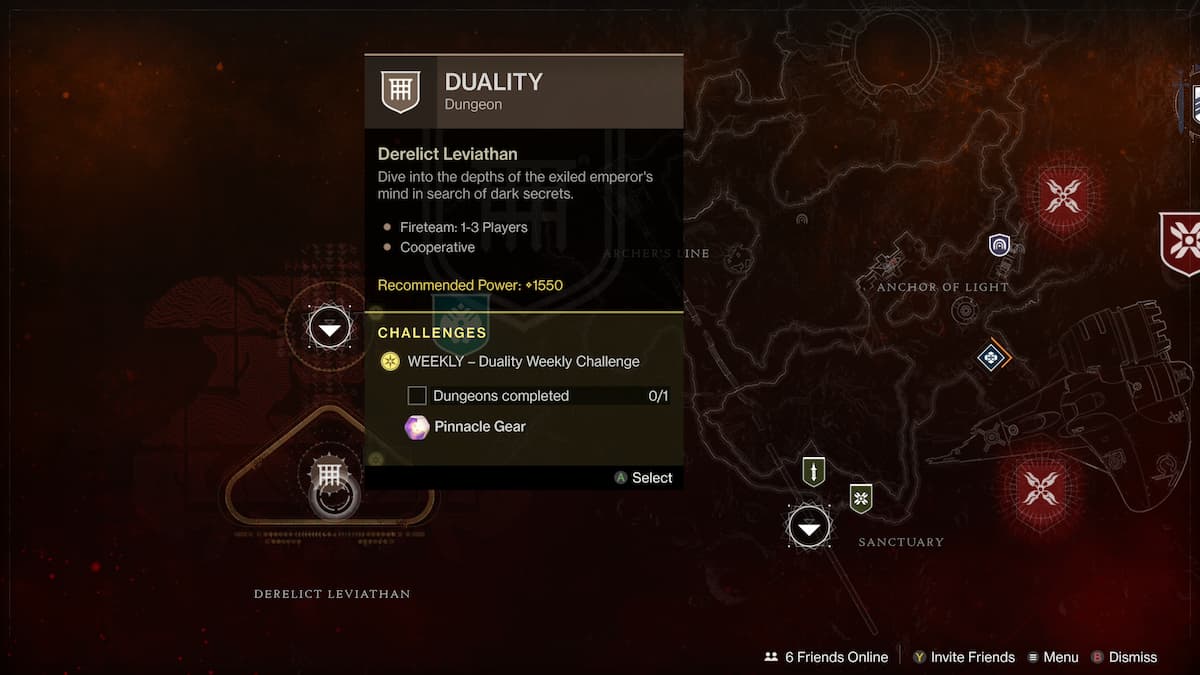The height and width of the screenshot is (675, 1200).
Task: Launch the Duality dungeon node
Action: click(x=330, y=476)
